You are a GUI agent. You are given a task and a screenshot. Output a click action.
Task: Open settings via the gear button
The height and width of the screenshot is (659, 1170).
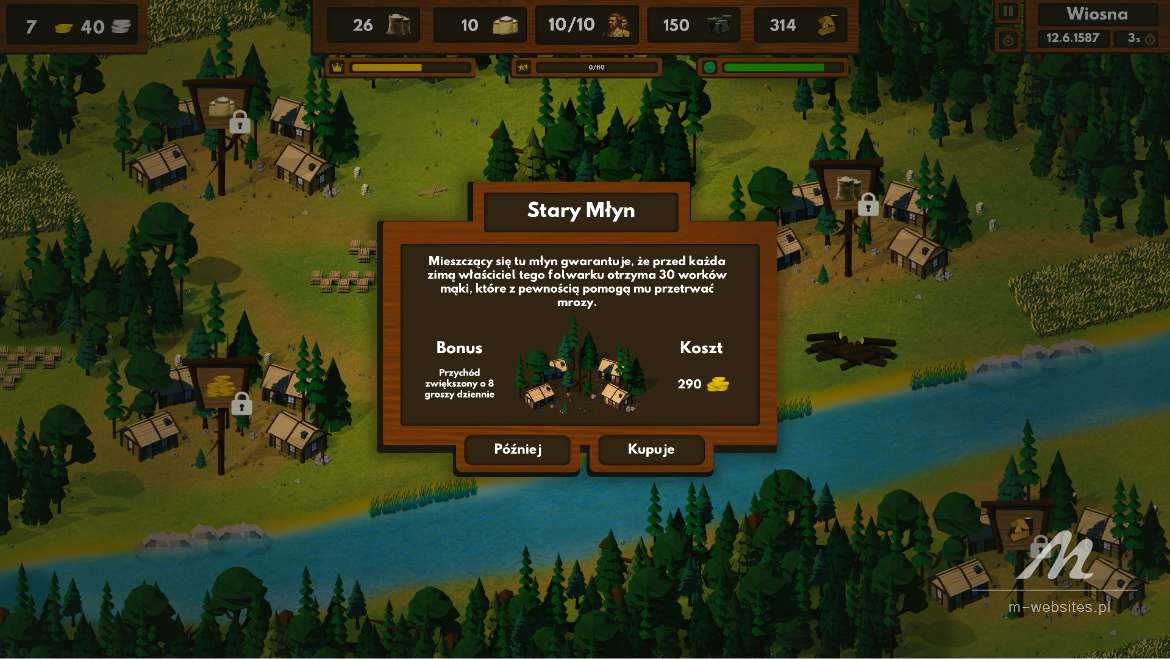pyautogui.click(x=1008, y=40)
